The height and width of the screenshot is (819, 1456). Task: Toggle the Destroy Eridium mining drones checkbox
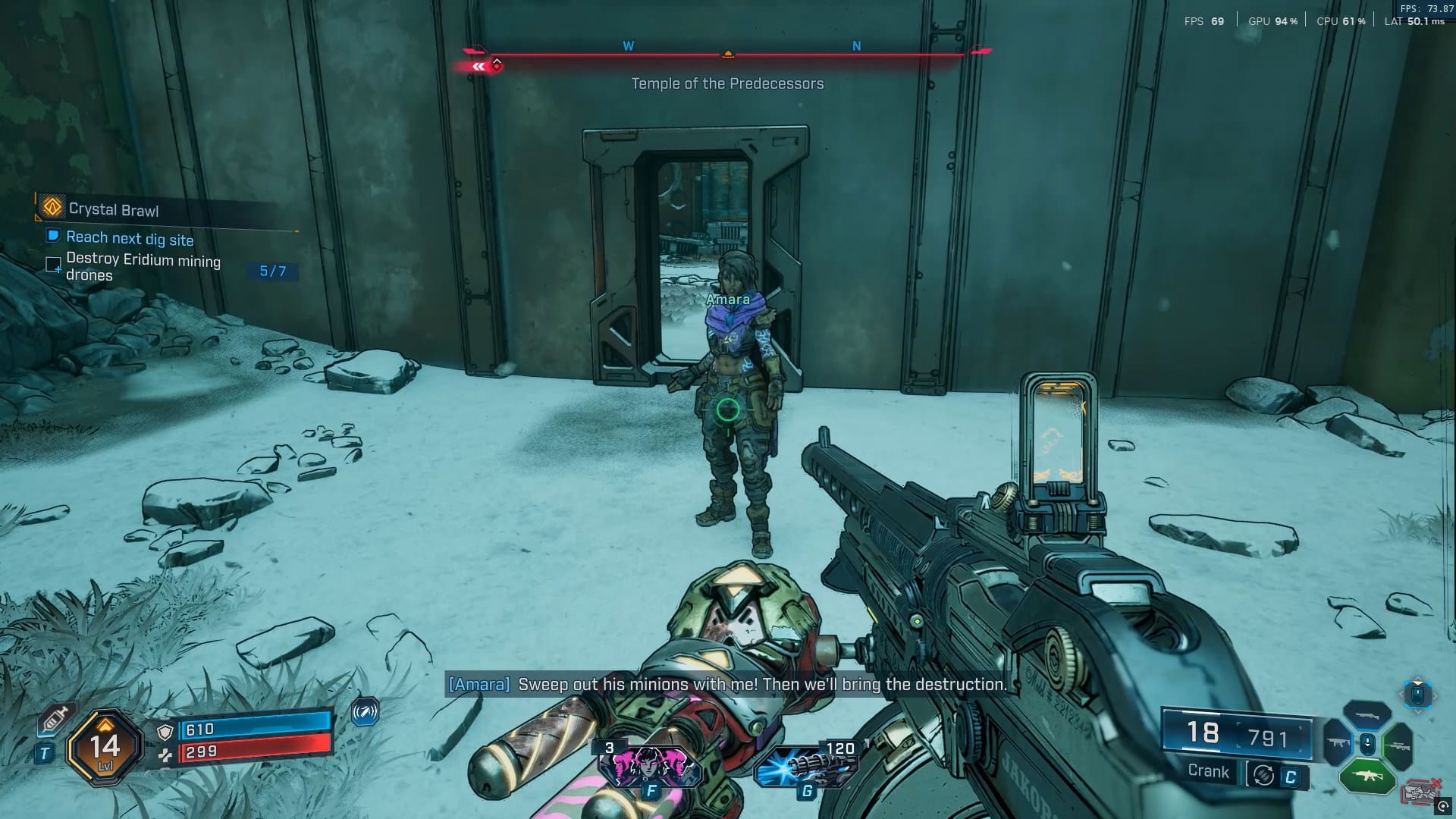pos(54,265)
